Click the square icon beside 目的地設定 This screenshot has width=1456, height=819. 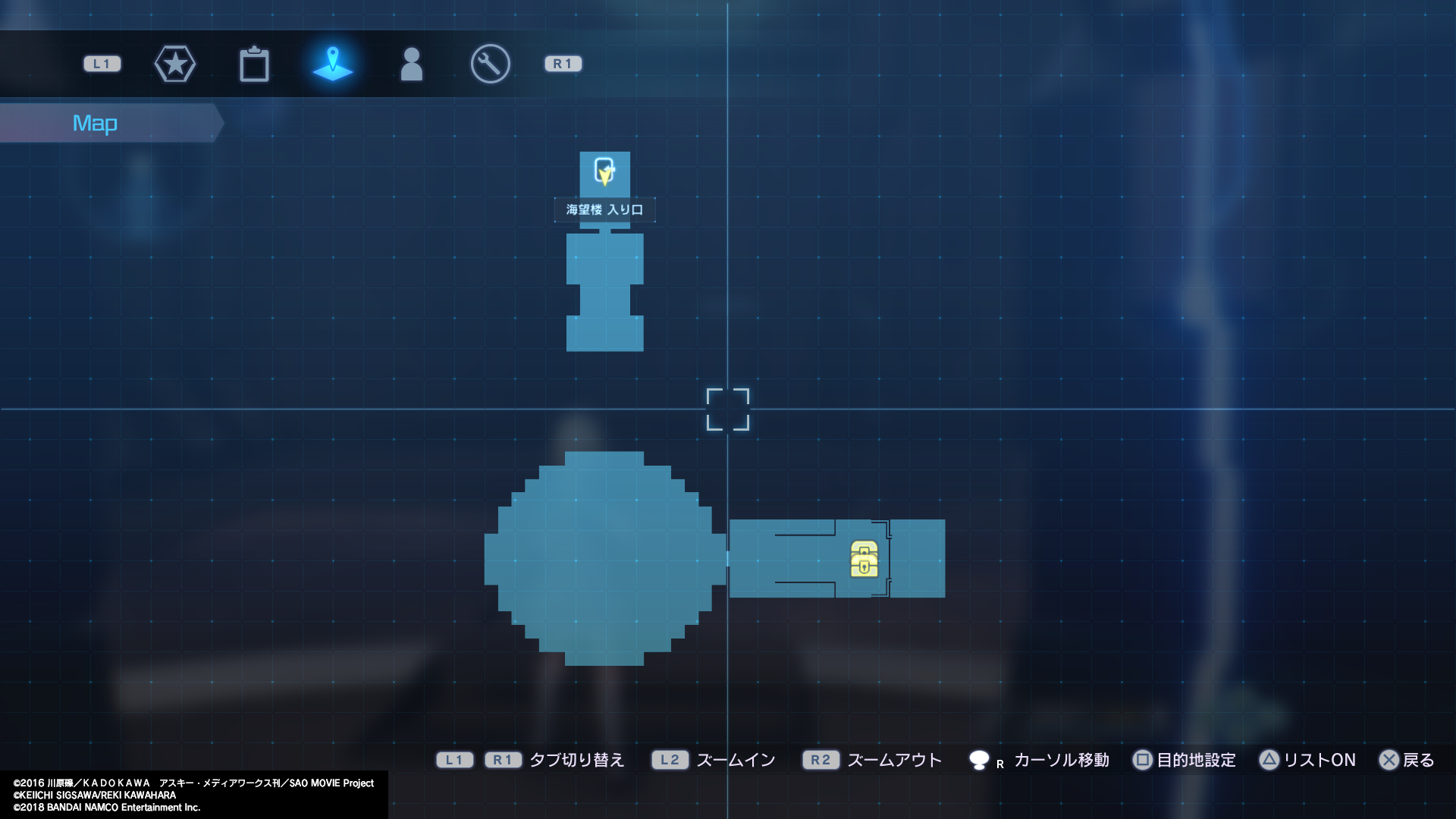(1144, 760)
